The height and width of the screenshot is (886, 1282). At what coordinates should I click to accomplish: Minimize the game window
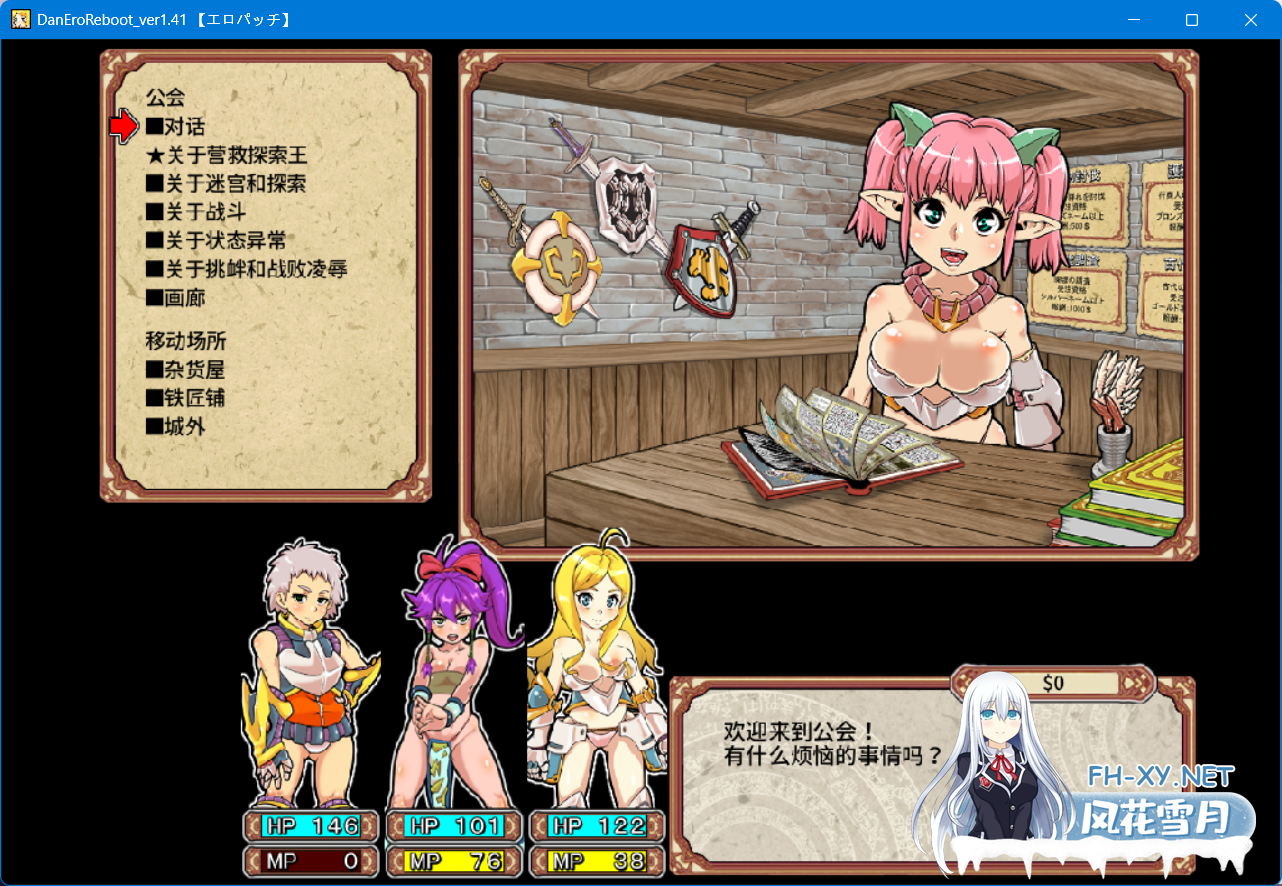click(1133, 20)
